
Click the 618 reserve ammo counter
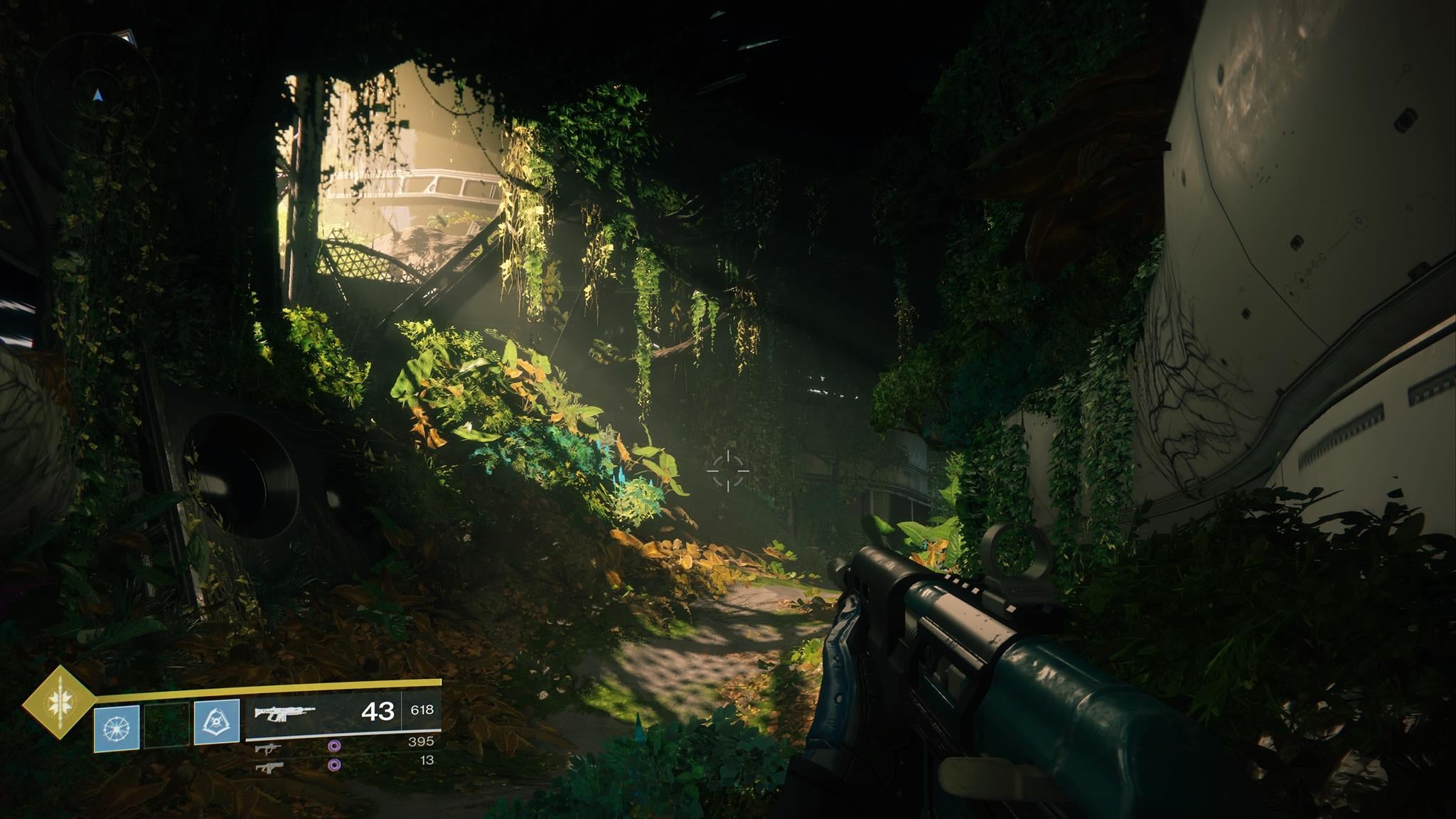click(422, 710)
